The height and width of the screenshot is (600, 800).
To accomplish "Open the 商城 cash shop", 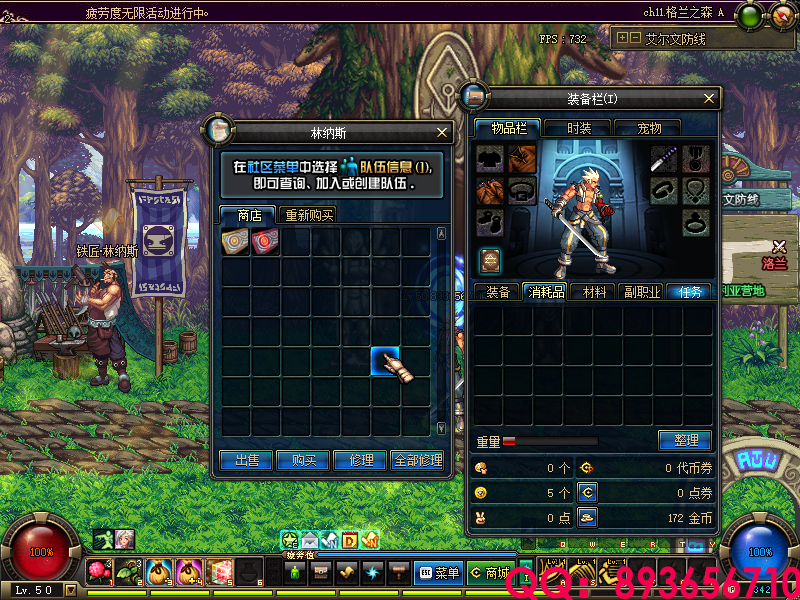I will click(x=491, y=573).
